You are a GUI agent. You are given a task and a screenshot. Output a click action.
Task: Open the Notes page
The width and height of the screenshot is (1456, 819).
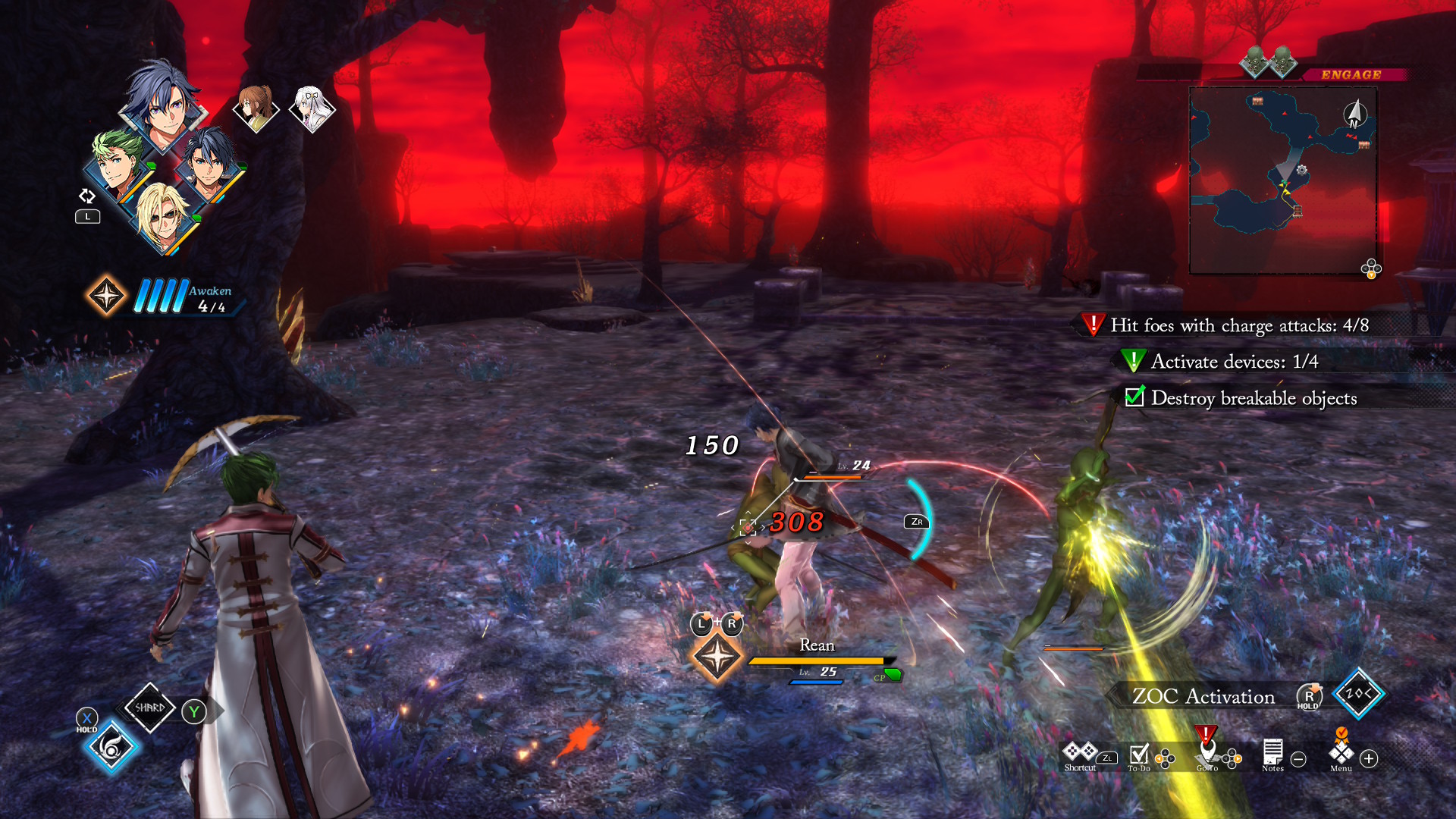point(1272,755)
